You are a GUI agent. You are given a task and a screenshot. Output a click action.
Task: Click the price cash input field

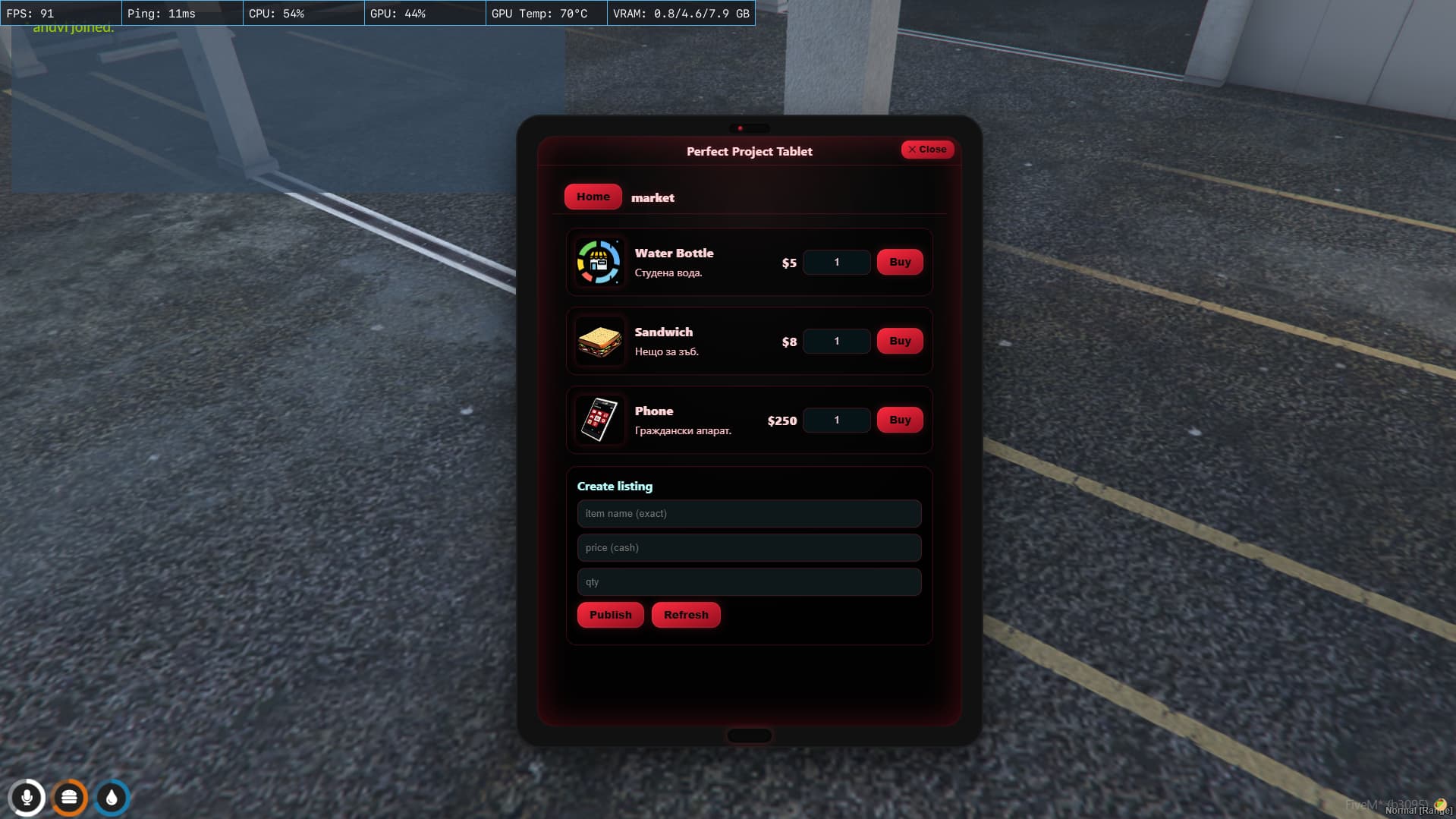(748, 547)
